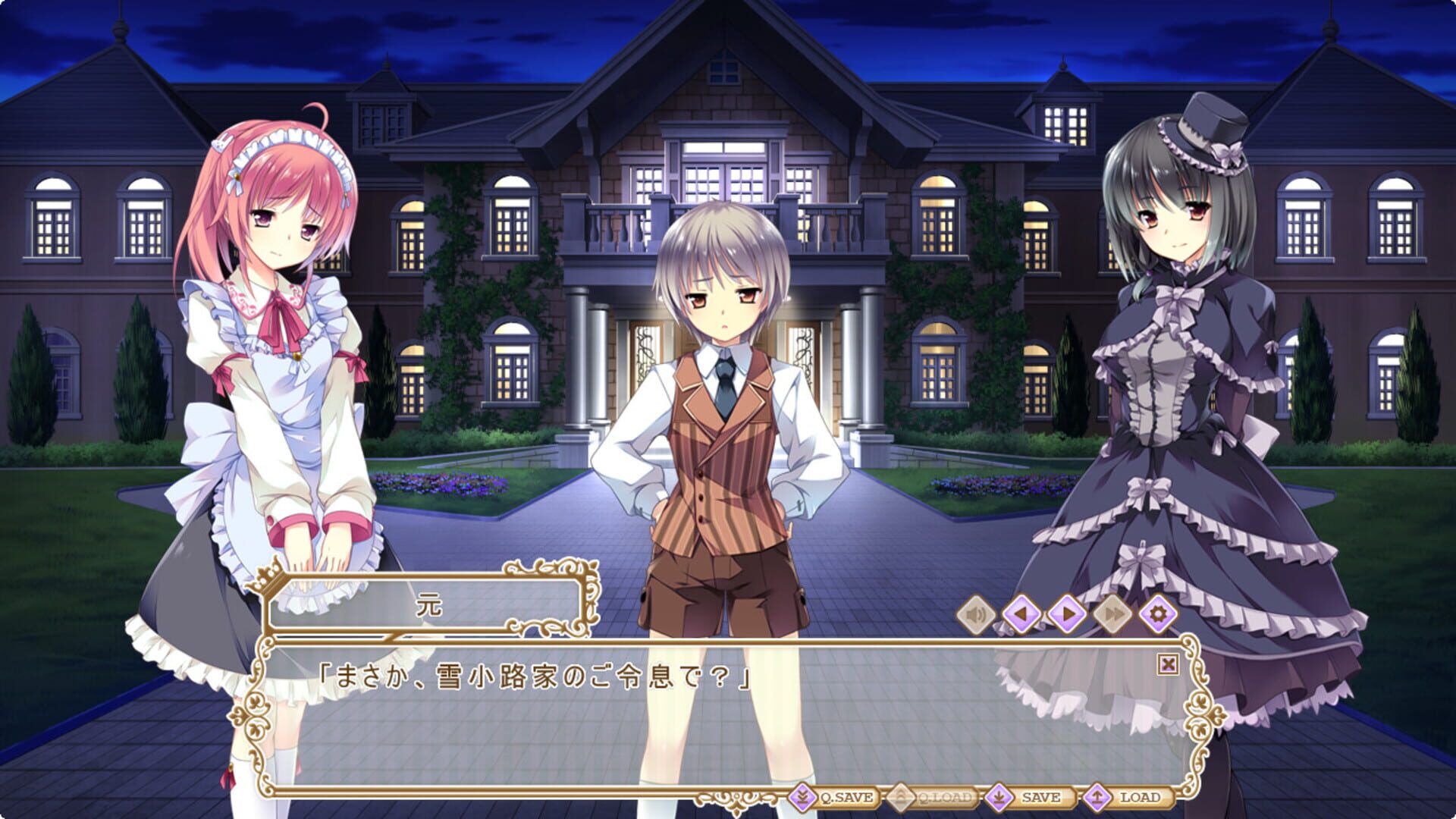Reveal options by clicking gear diamond
The width and height of the screenshot is (1456, 819).
tap(1156, 614)
